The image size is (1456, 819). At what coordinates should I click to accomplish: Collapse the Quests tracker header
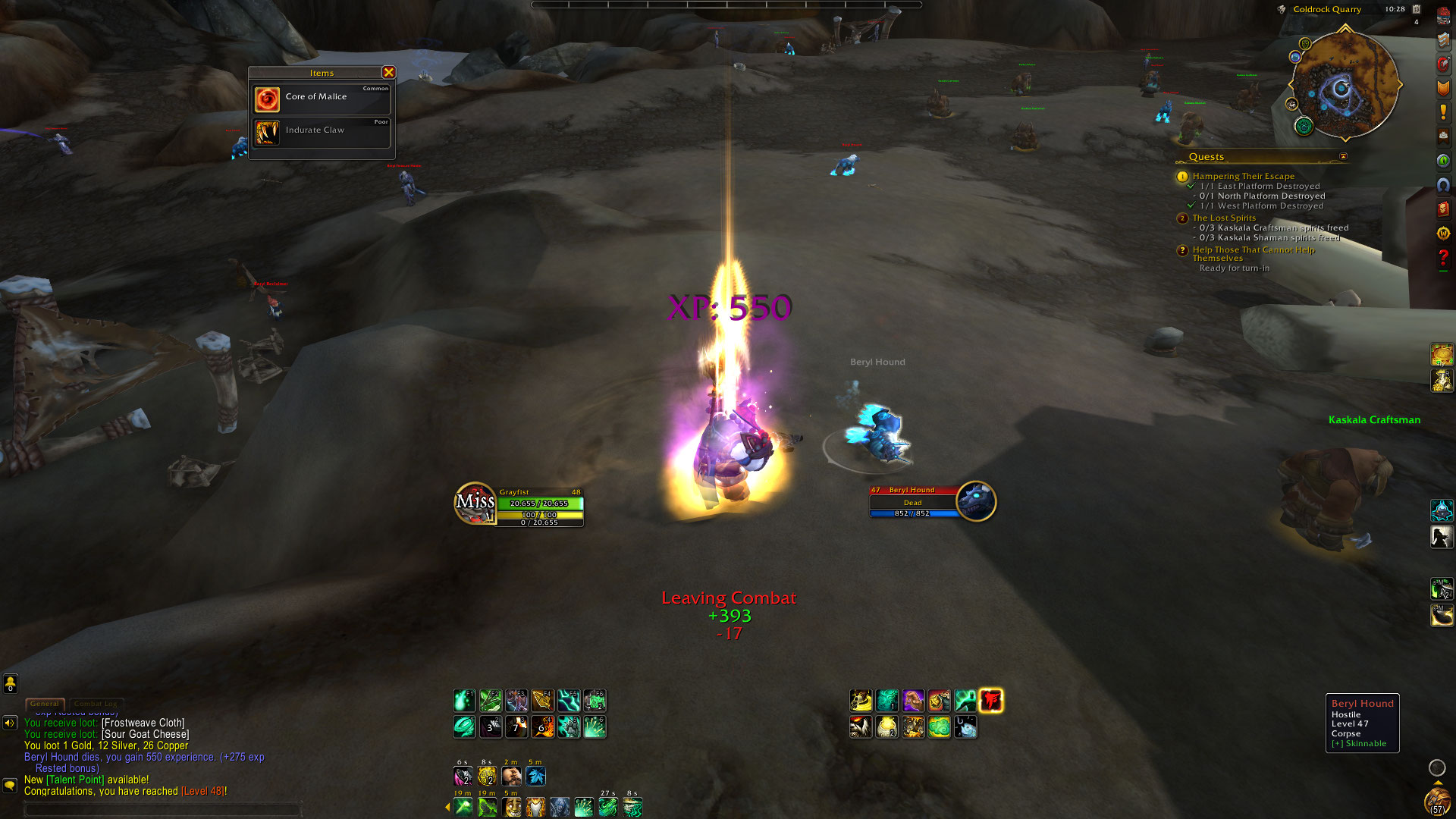click(1343, 157)
